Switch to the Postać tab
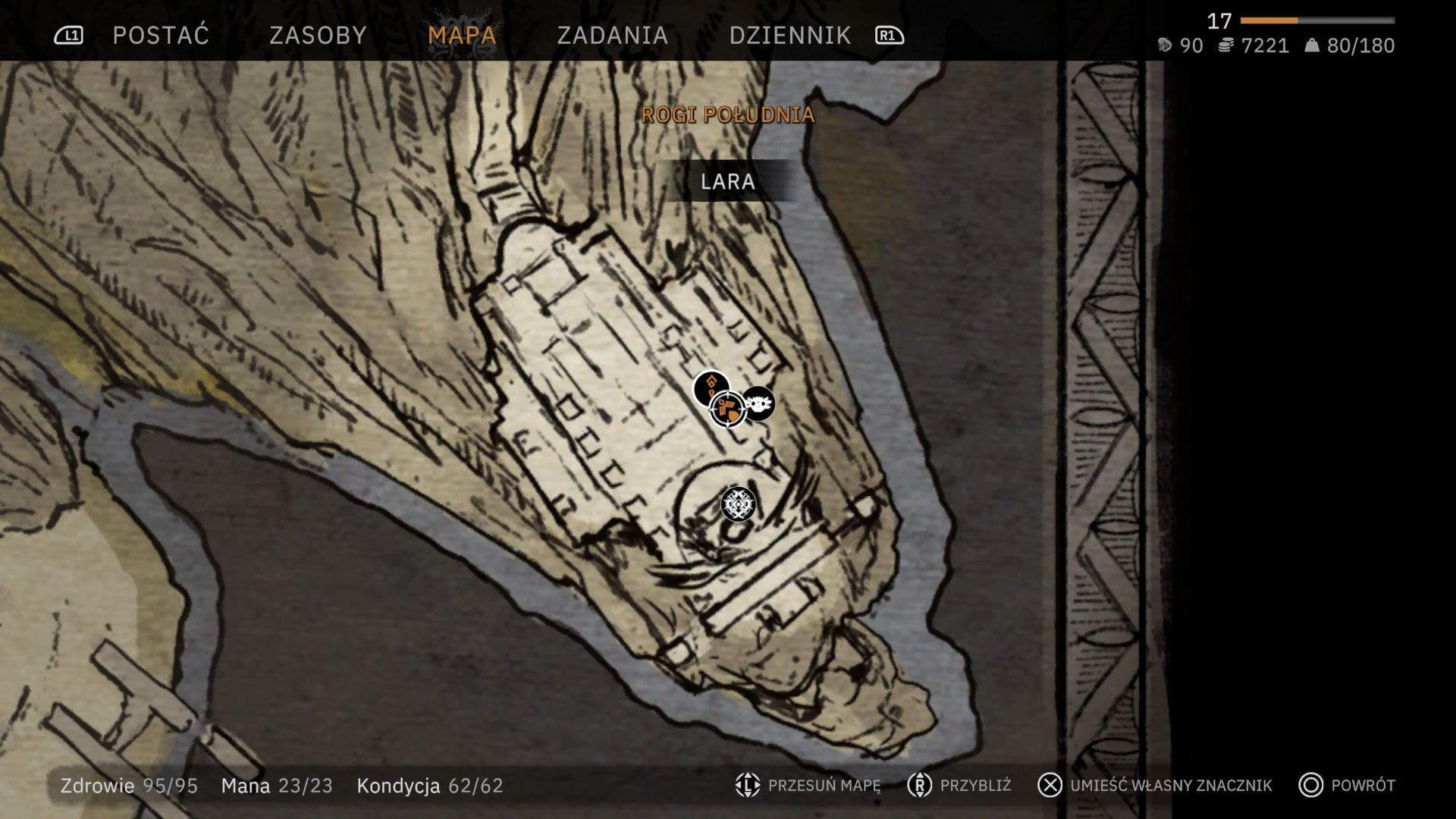Screen dimensions: 1456x819 click(x=161, y=35)
